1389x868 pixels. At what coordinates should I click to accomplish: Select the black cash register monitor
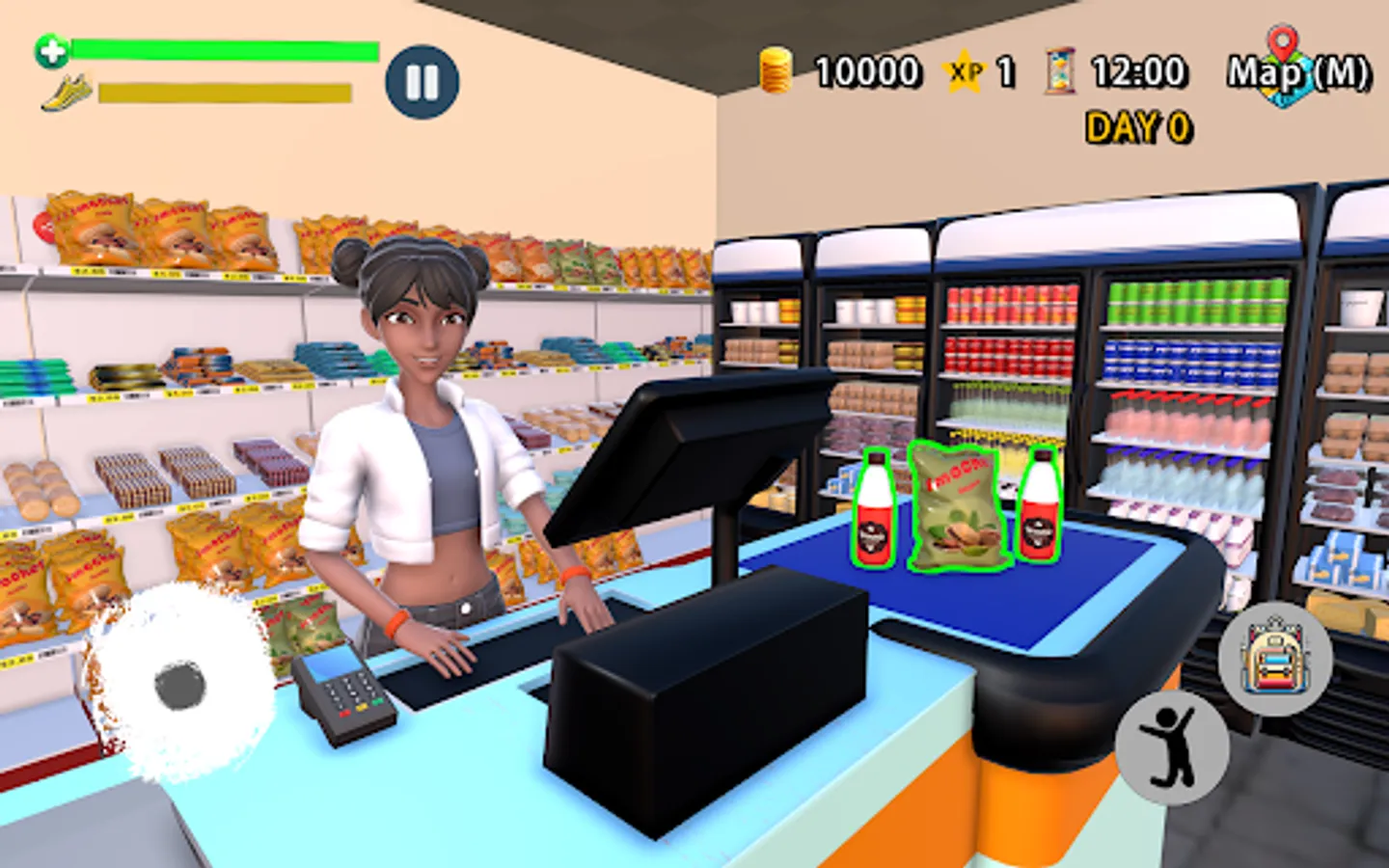[666, 453]
